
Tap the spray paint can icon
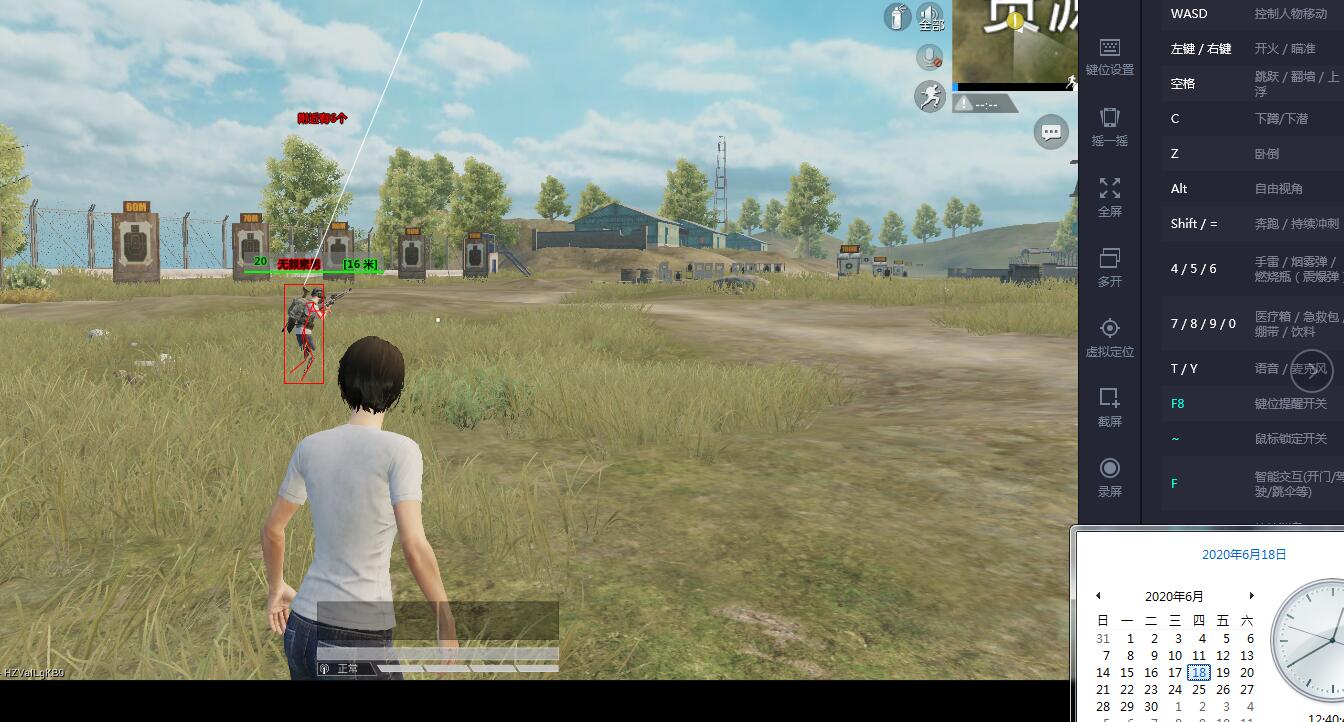coord(897,17)
